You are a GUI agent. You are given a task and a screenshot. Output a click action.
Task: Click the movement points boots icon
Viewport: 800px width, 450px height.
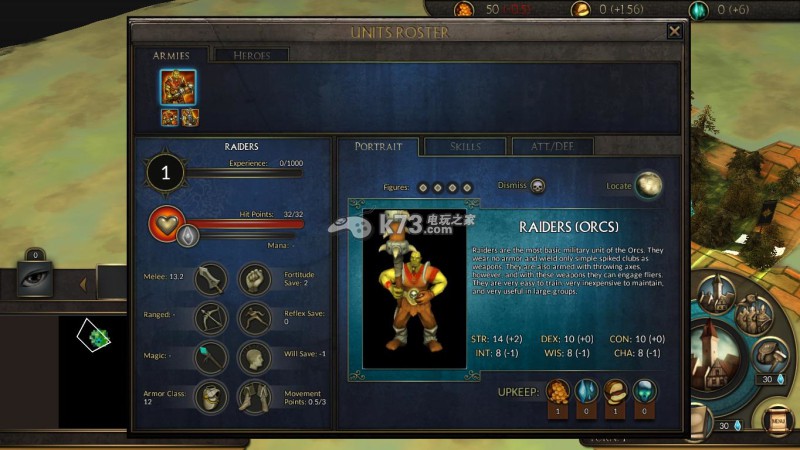tap(254, 397)
